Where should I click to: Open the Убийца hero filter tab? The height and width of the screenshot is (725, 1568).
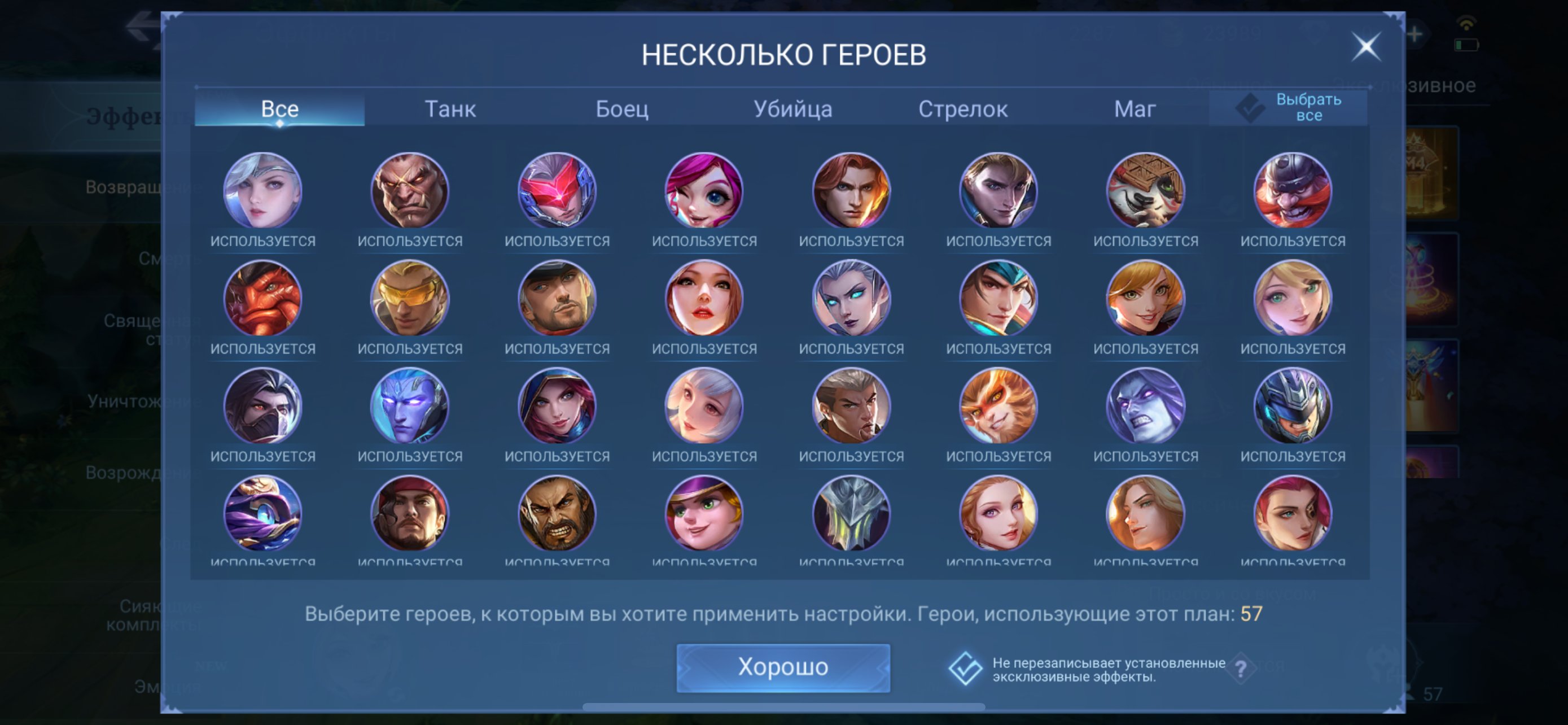(x=794, y=110)
